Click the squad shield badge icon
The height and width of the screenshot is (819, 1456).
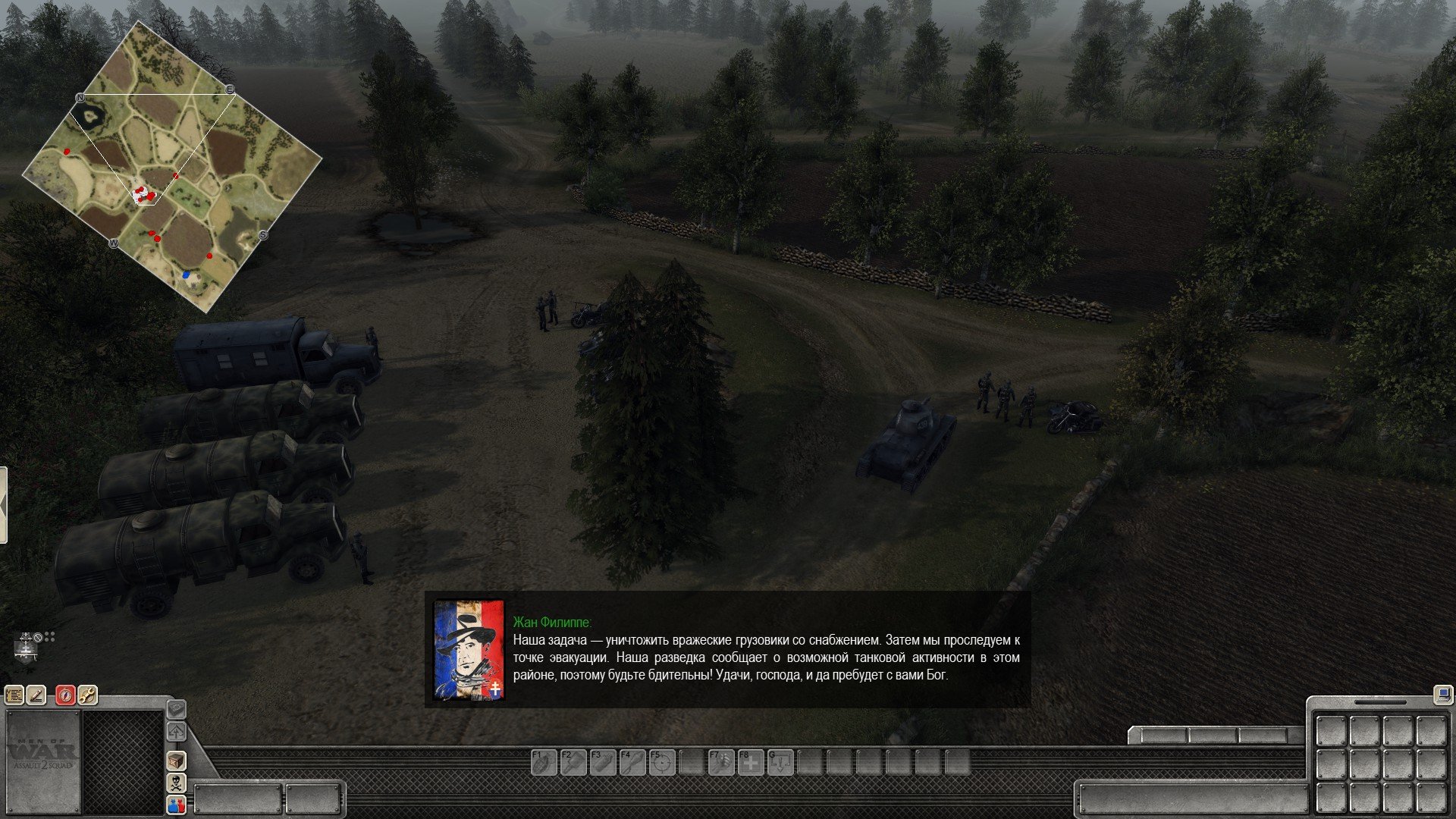[27, 649]
